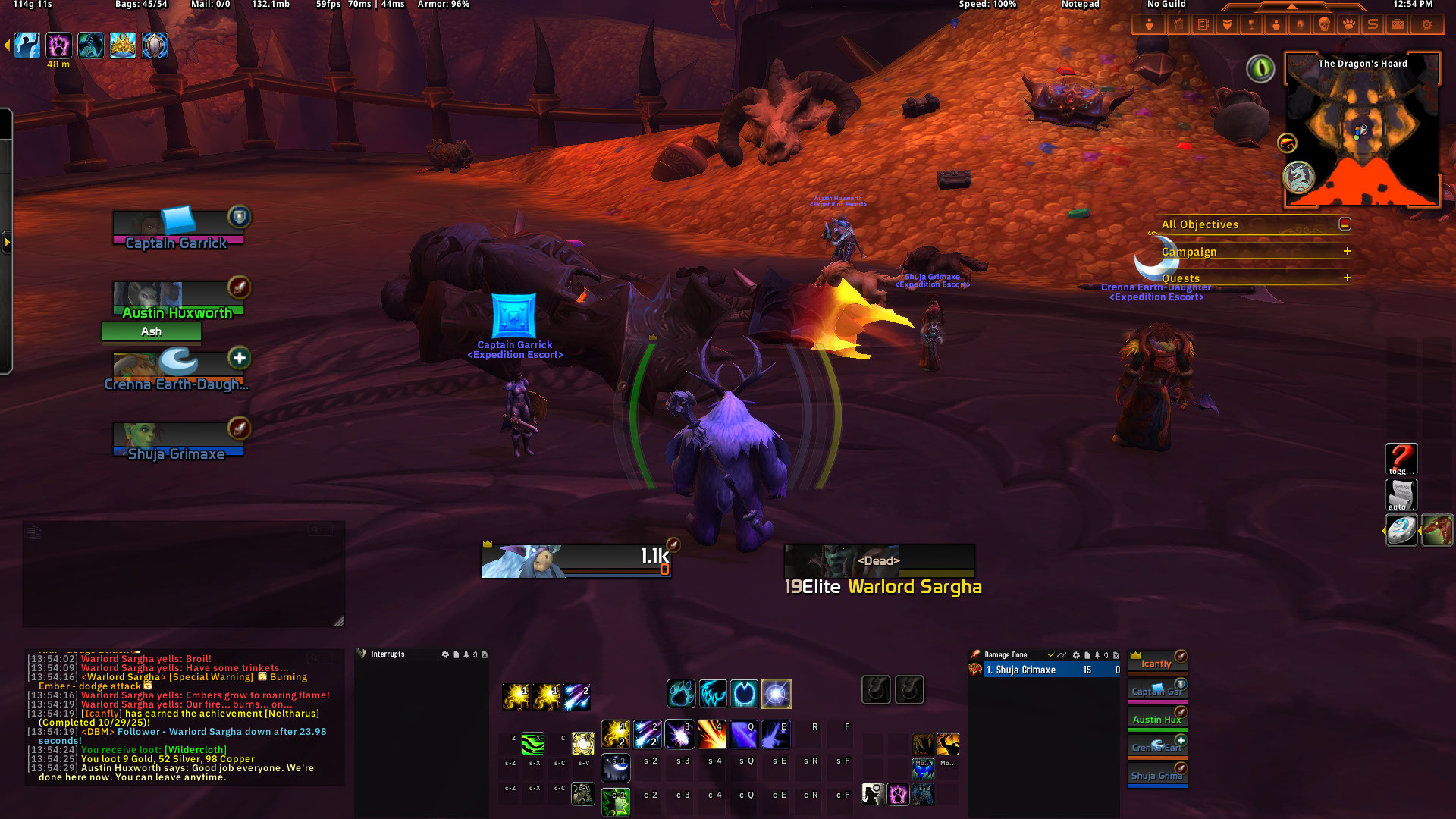Screen dimensions: 1456x819
Task: Select Captain Garrick's party frame
Action: (x=177, y=229)
